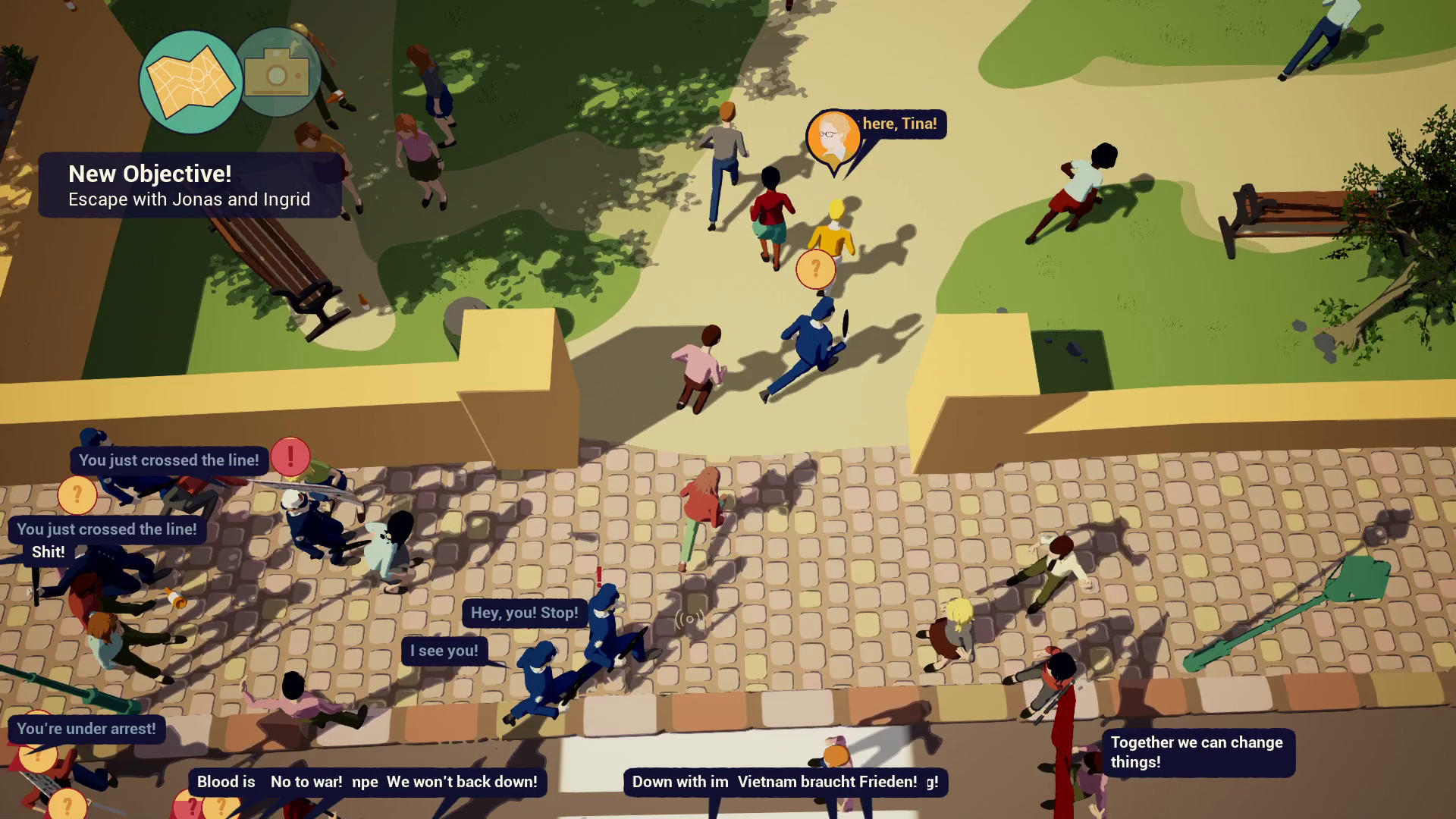Viewport: 1456px width, 819px height.
Task: Select the camera icon beside the map
Action: pos(278,74)
